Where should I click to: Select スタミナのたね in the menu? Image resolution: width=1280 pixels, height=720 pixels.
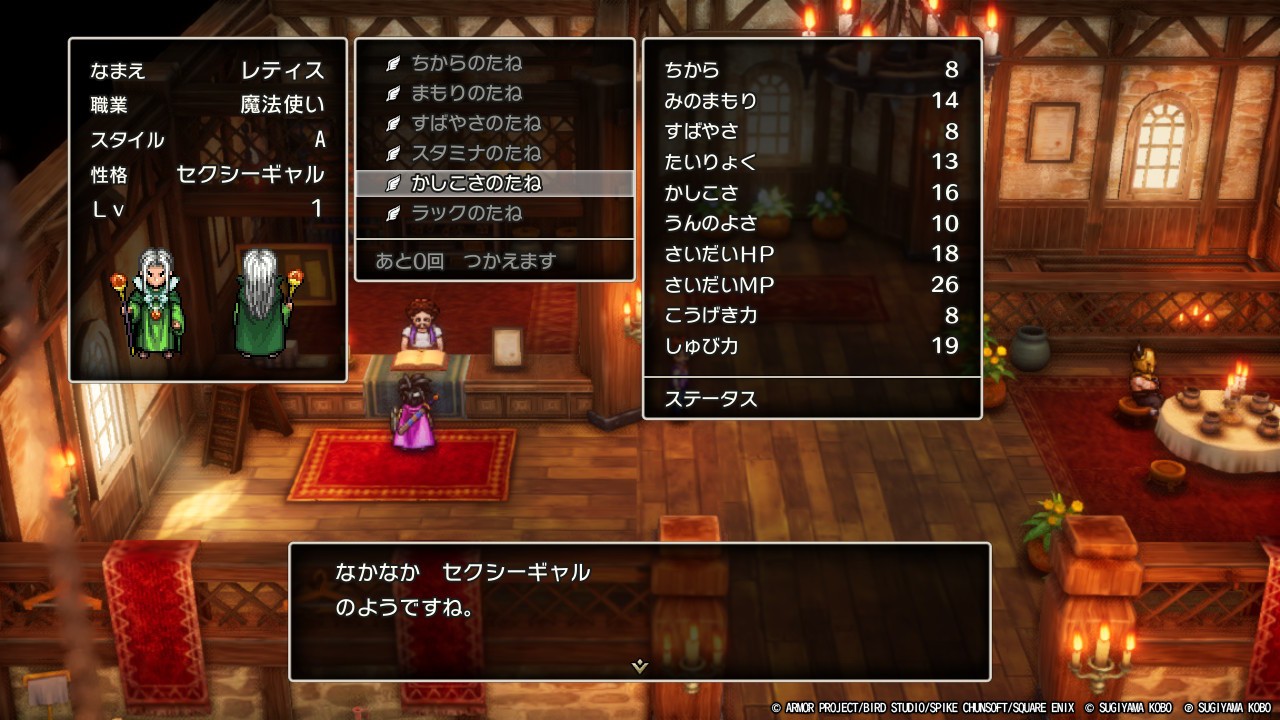[x=476, y=154]
